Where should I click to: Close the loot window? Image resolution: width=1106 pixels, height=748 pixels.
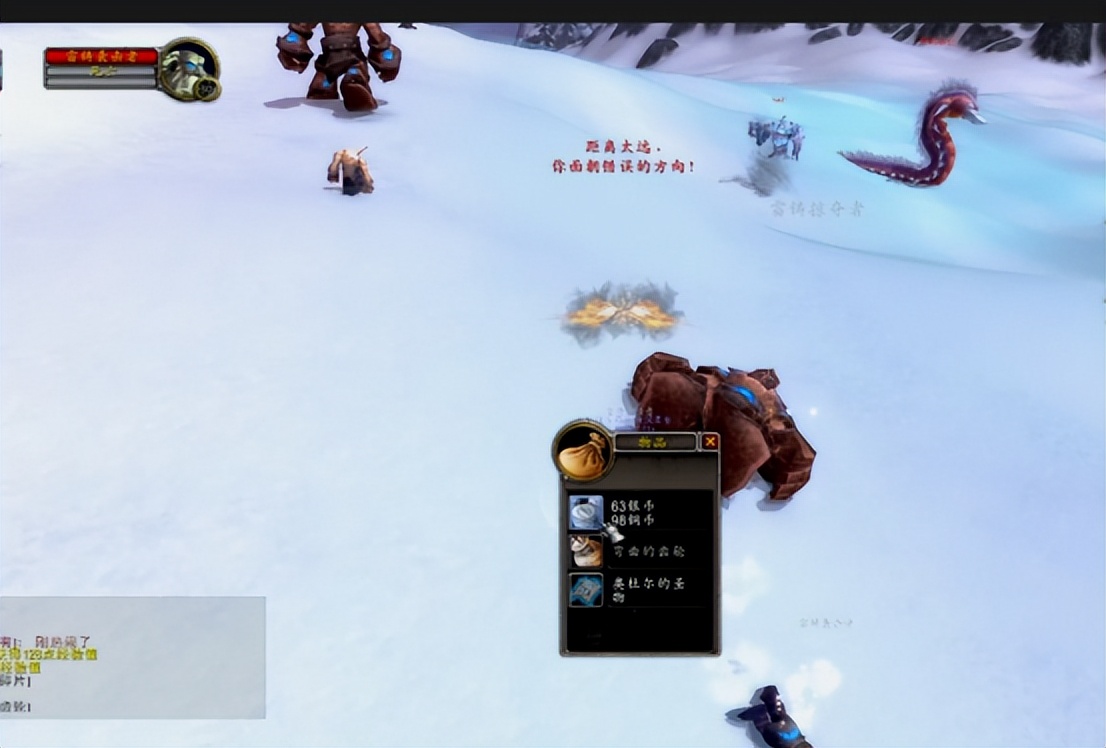click(710, 441)
